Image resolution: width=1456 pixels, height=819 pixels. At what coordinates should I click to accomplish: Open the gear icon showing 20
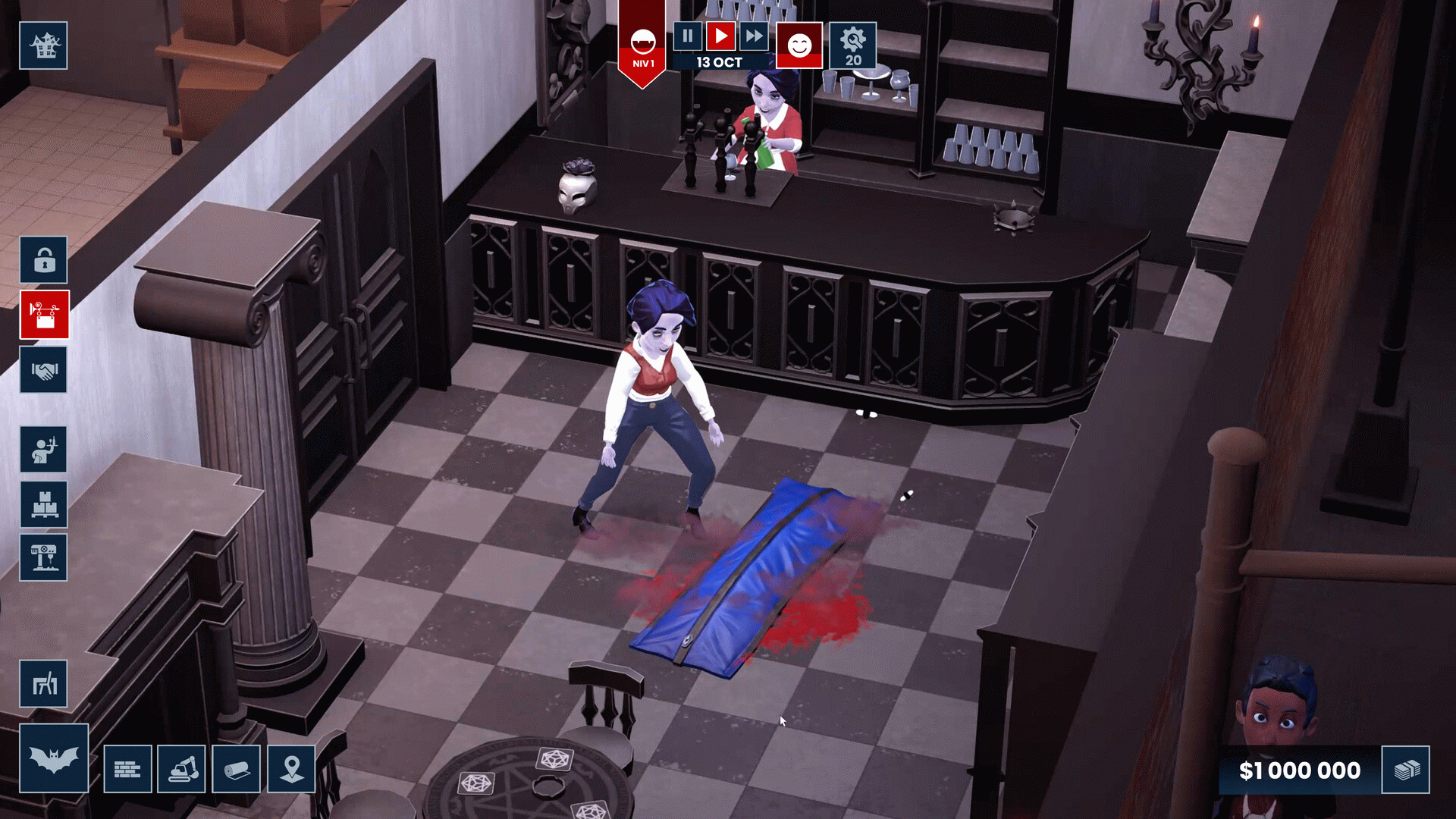pos(852,45)
